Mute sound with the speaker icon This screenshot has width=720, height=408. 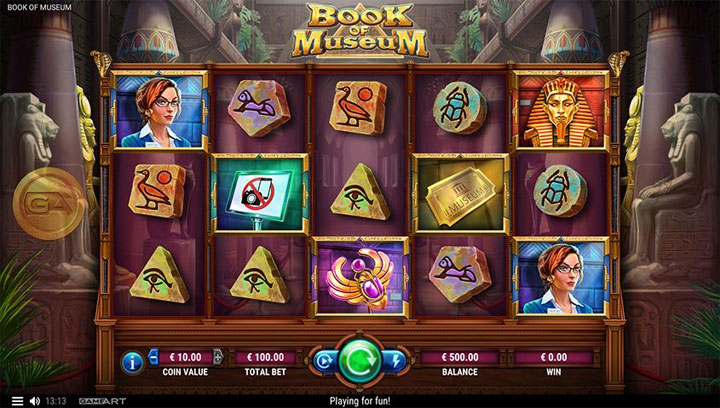34,401
